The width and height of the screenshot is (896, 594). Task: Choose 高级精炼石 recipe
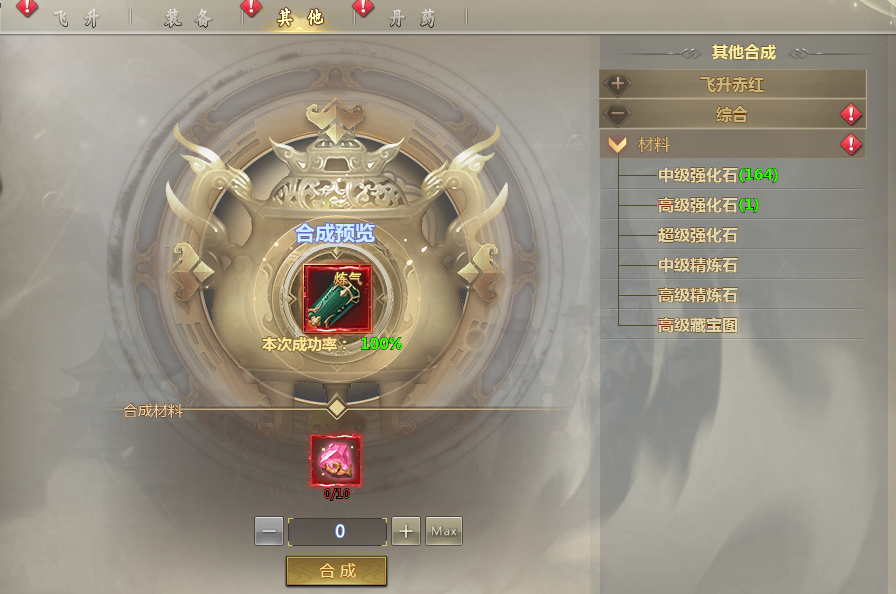(698, 295)
